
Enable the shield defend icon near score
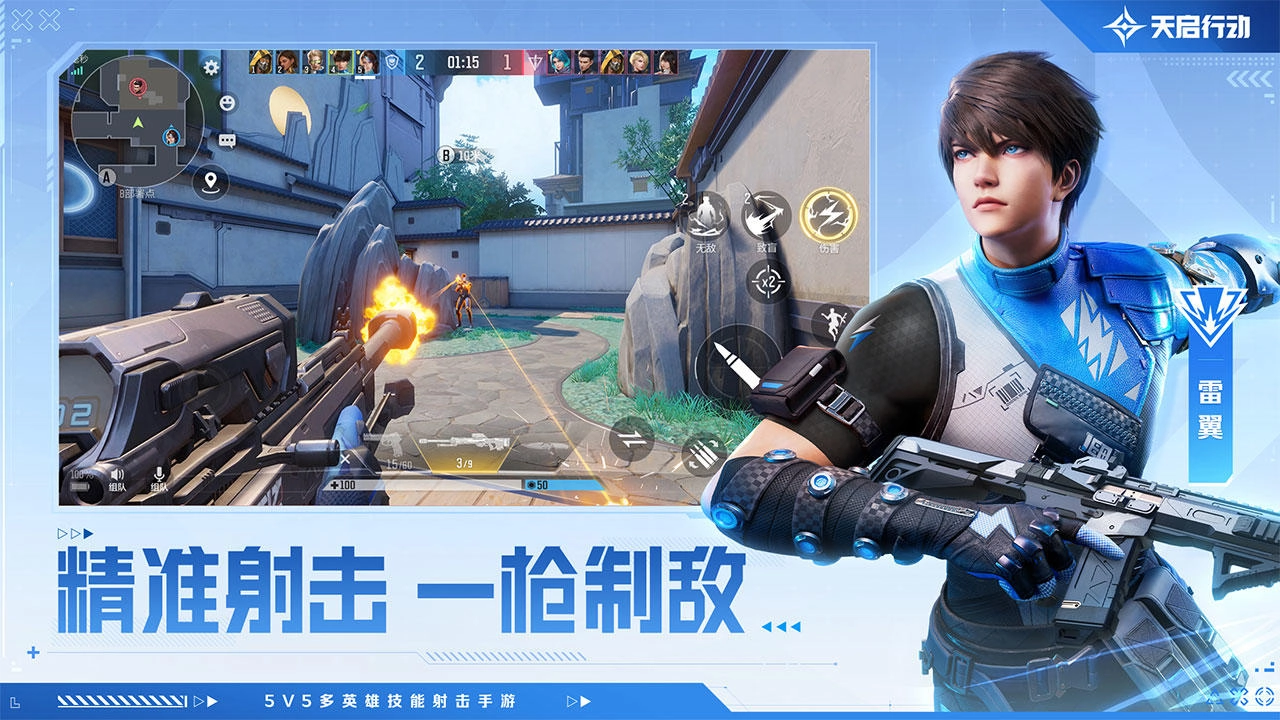(393, 62)
